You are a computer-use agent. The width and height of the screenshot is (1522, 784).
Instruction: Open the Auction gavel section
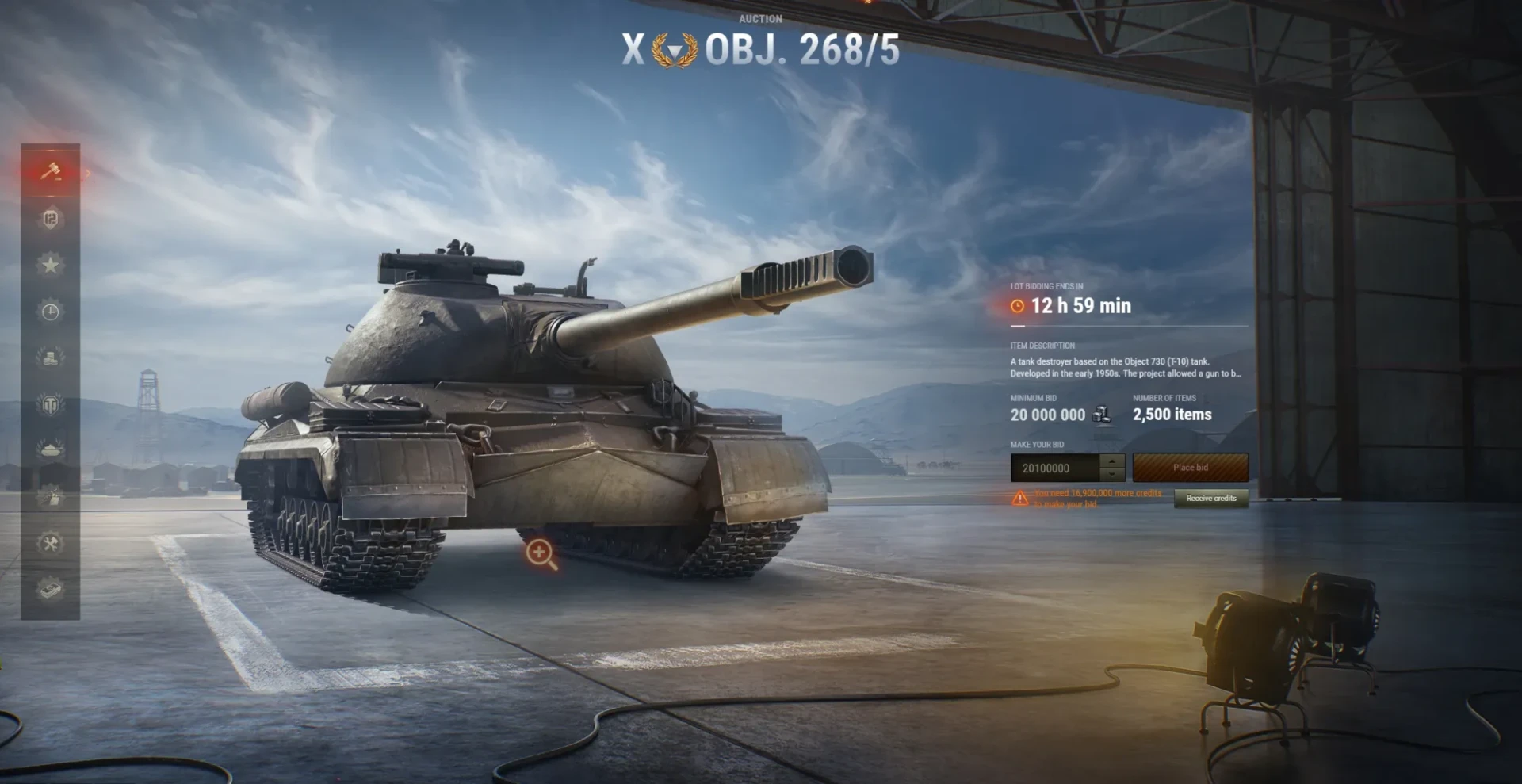[50, 171]
